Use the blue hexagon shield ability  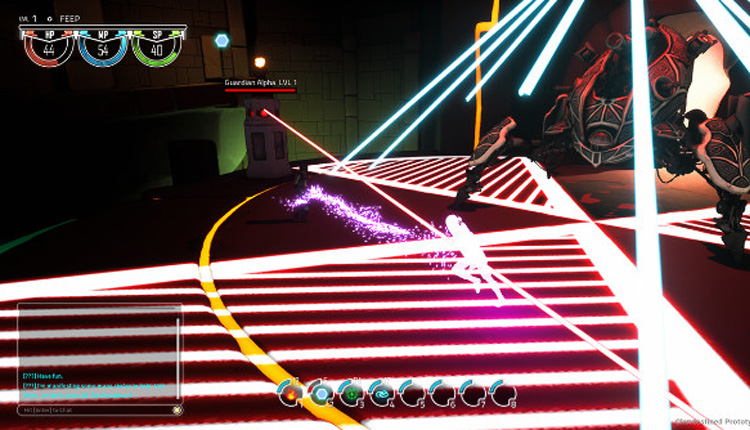320,394
